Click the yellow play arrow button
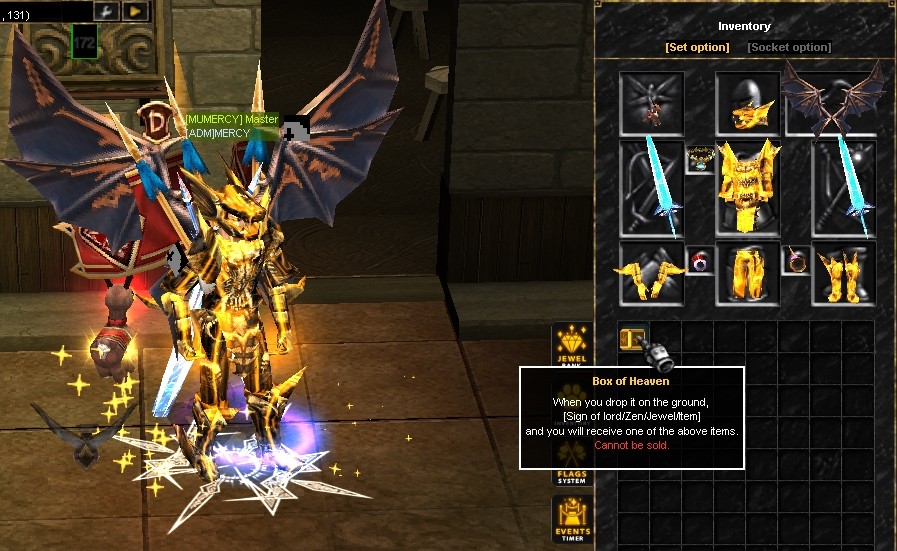The width and height of the screenshot is (897, 551). [x=135, y=11]
